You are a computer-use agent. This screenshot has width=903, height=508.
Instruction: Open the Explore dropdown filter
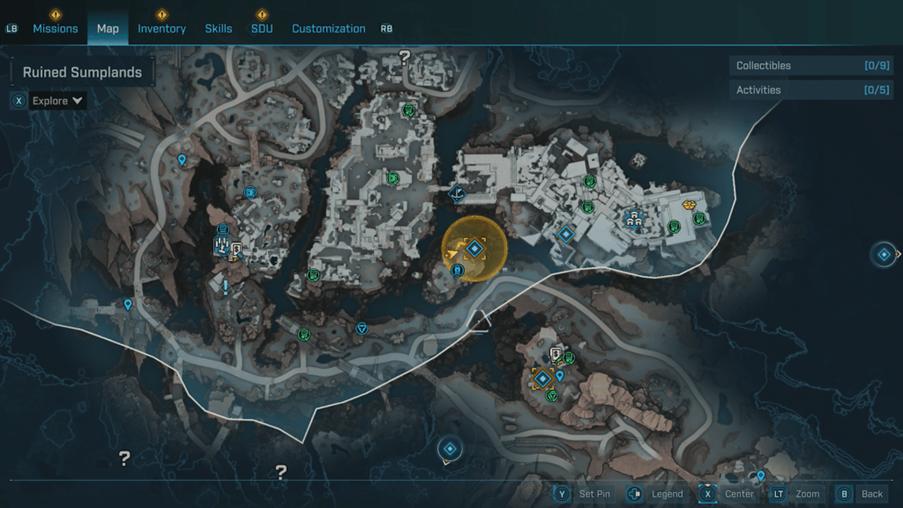56,101
